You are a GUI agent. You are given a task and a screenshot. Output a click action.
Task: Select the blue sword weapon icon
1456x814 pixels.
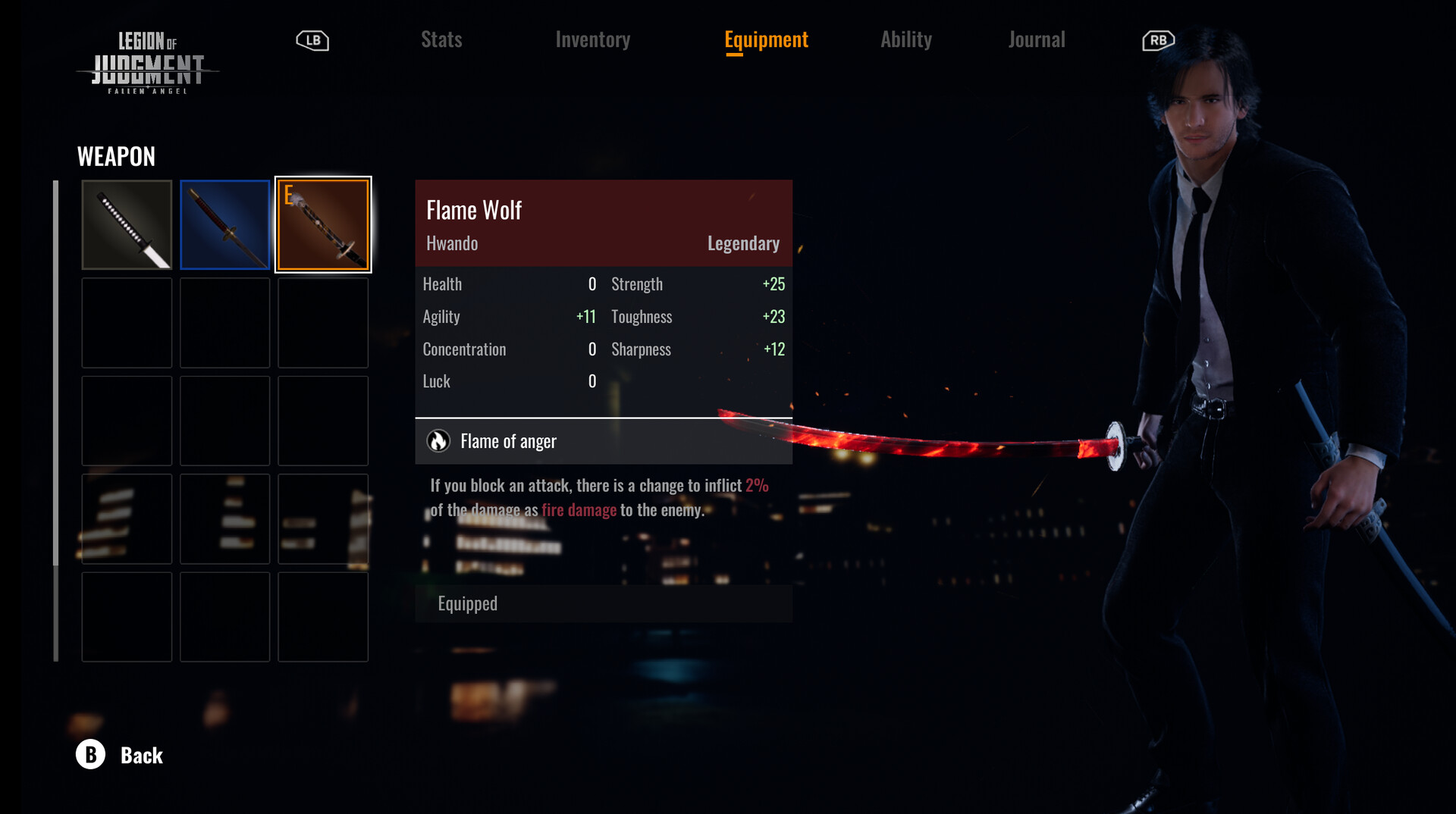click(224, 224)
